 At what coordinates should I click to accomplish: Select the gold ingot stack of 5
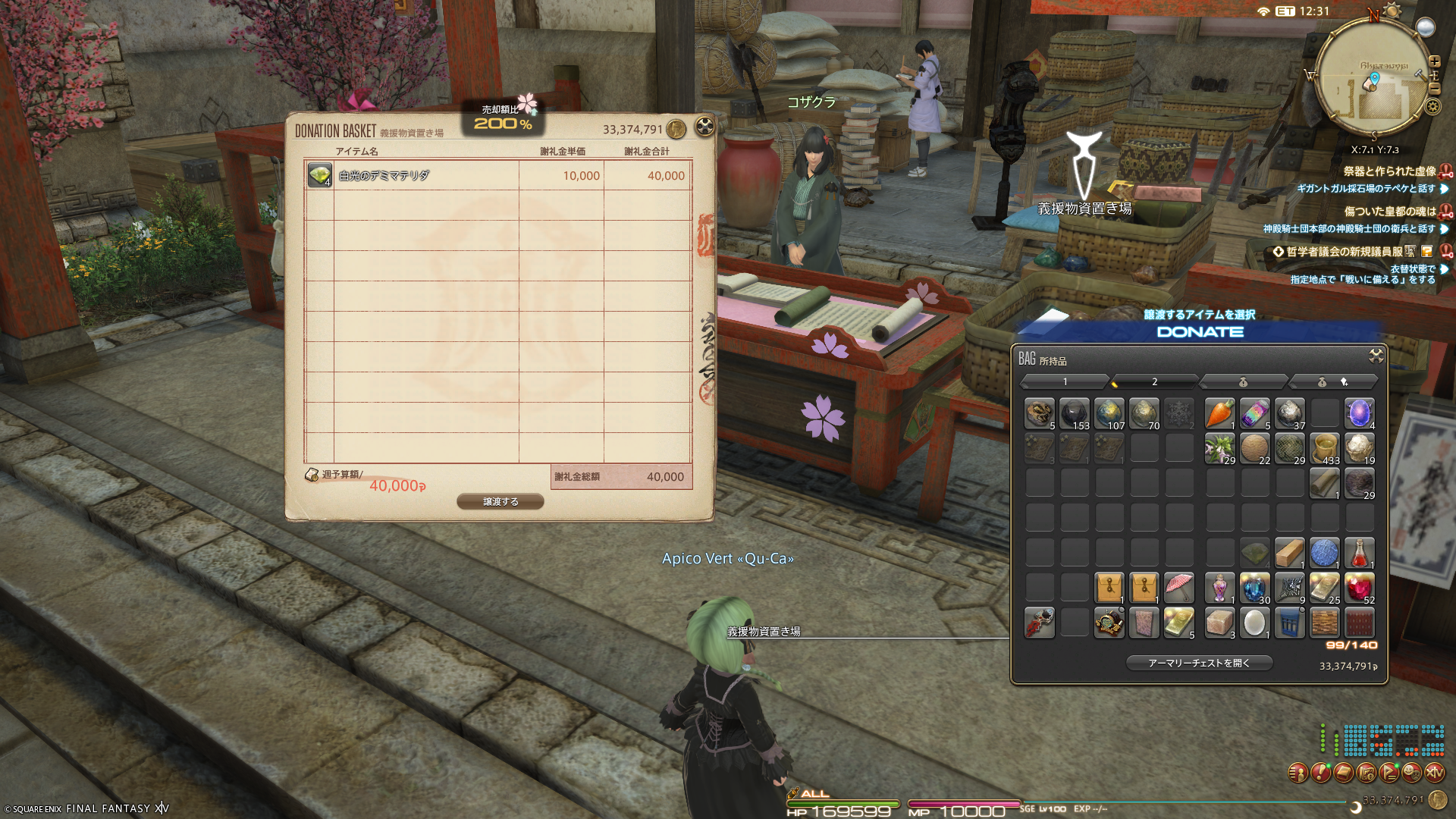(1178, 623)
